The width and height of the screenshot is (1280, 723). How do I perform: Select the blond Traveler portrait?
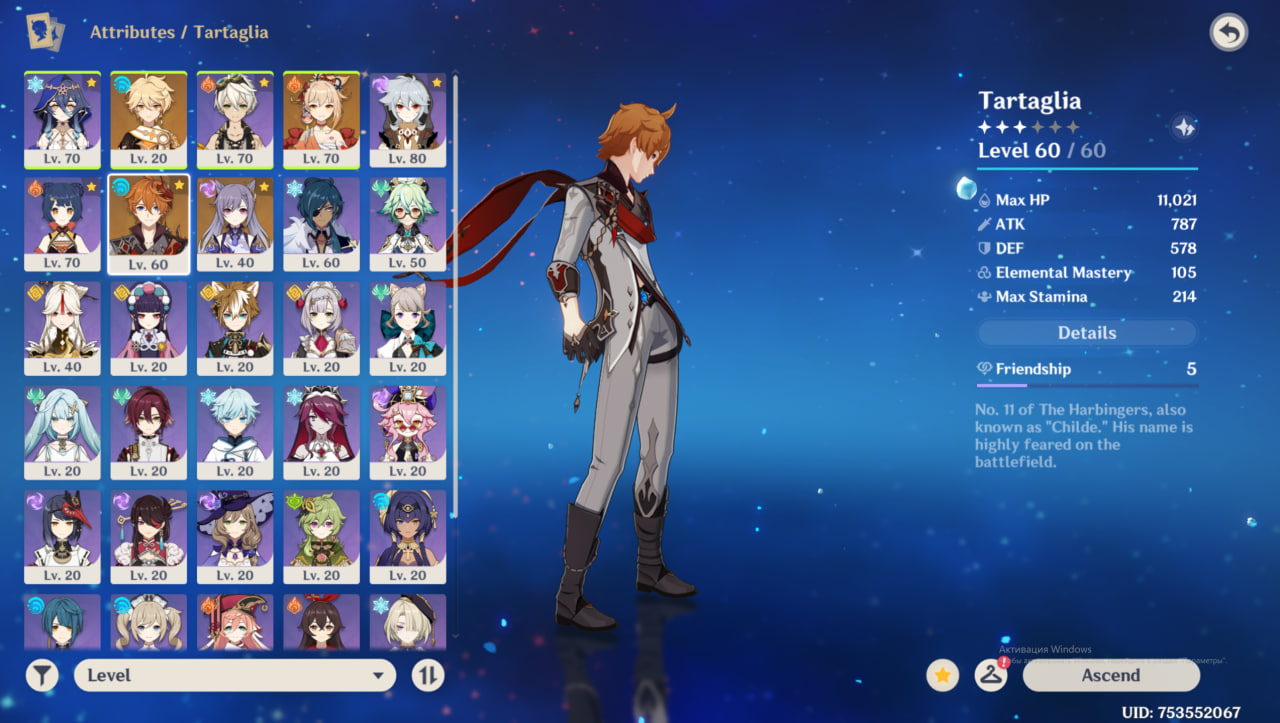[x=148, y=119]
